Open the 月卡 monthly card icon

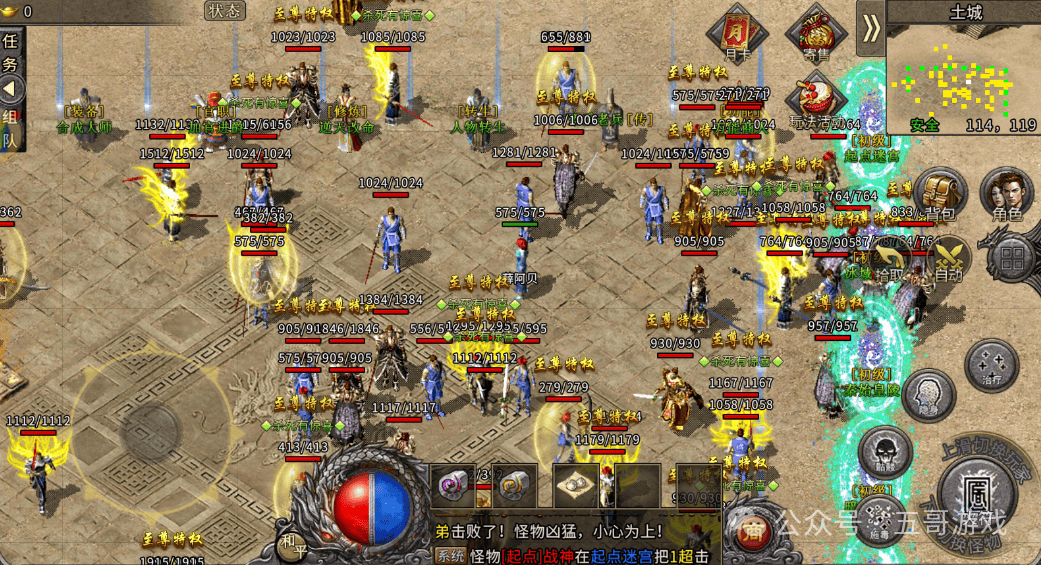[x=737, y=35]
